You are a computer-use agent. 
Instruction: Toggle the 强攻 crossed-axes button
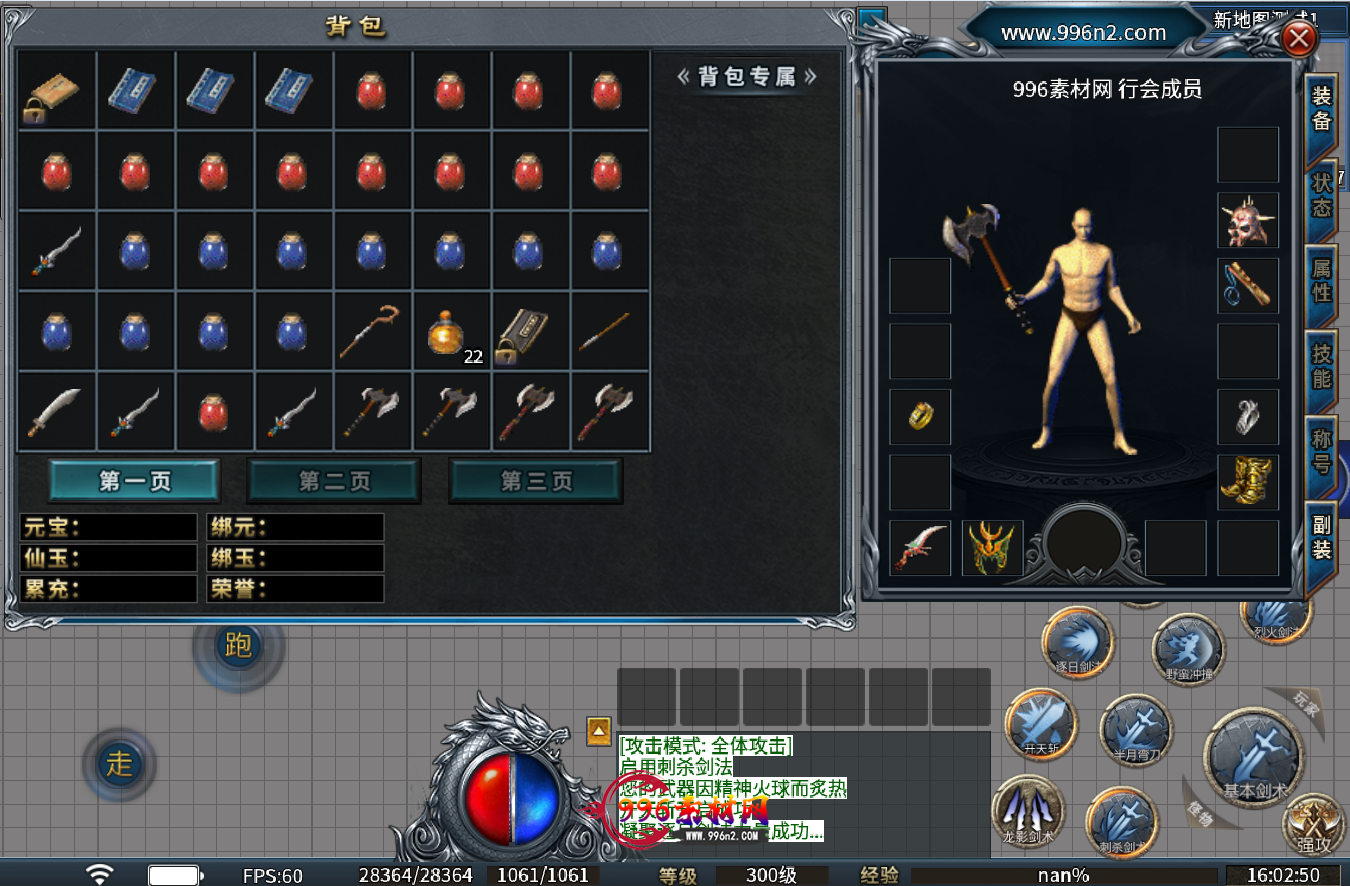[1314, 825]
